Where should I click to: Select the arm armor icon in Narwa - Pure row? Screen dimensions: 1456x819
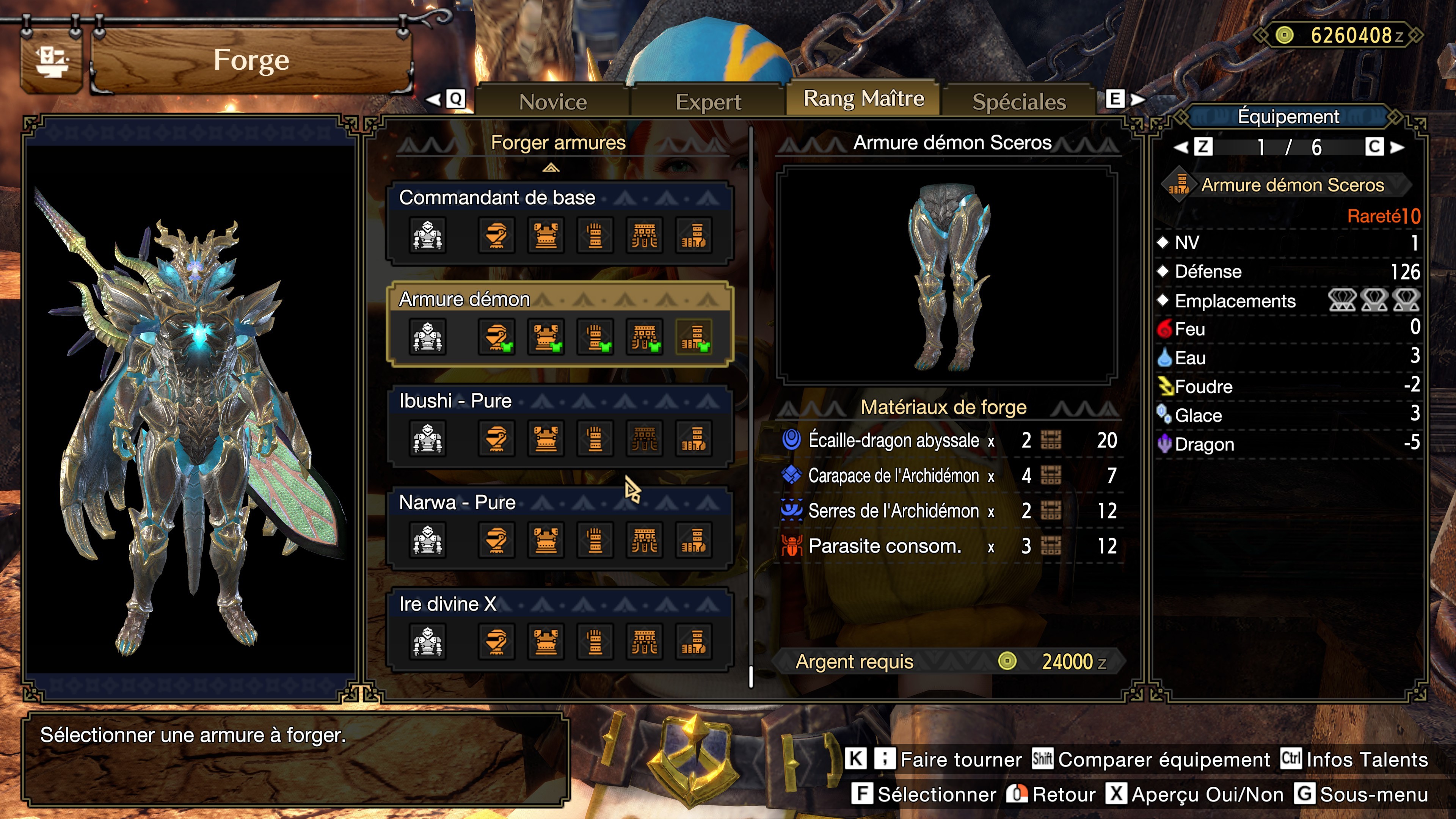(595, 540)
